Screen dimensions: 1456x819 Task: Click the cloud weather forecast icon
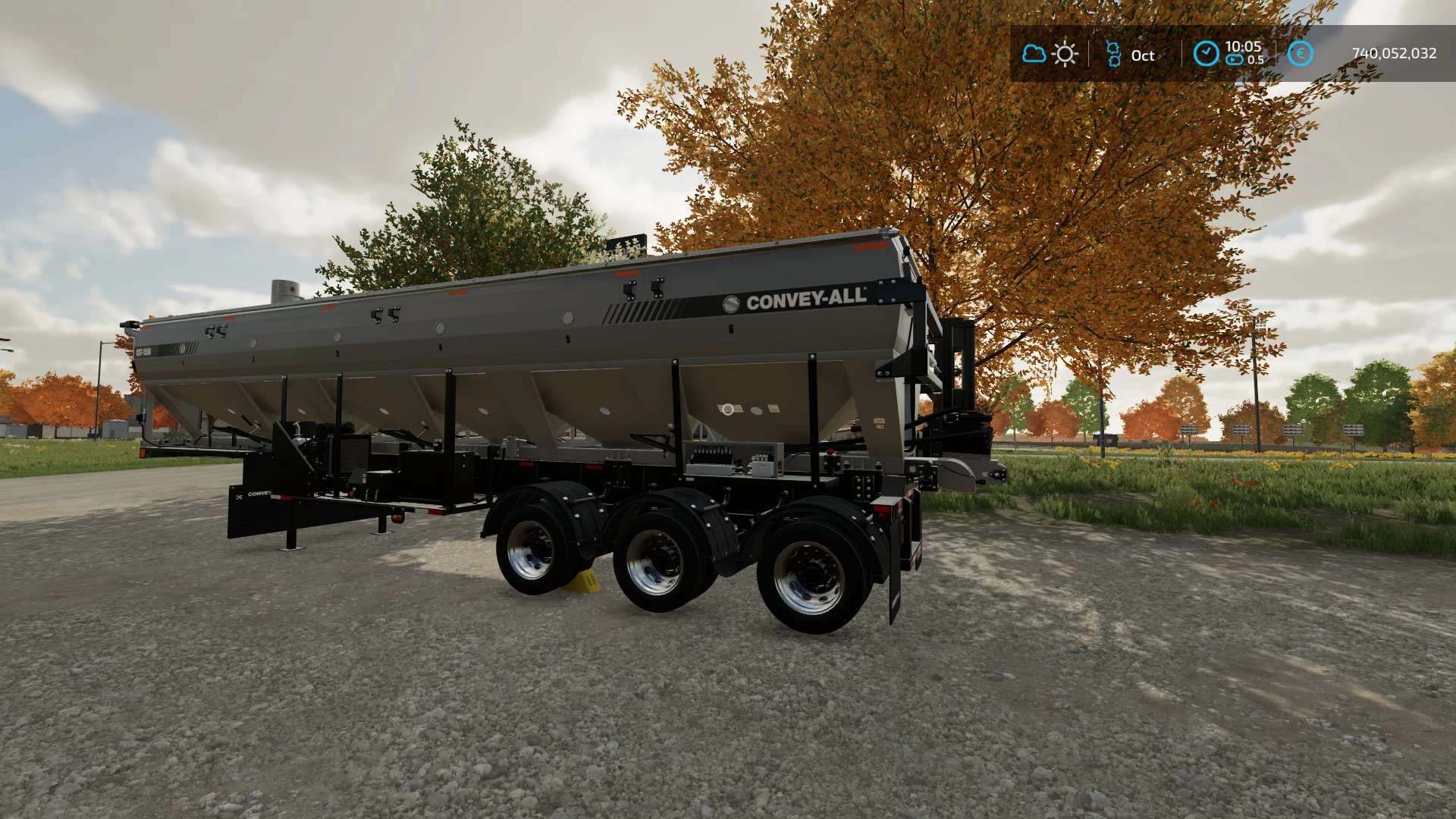[1034, 54]
